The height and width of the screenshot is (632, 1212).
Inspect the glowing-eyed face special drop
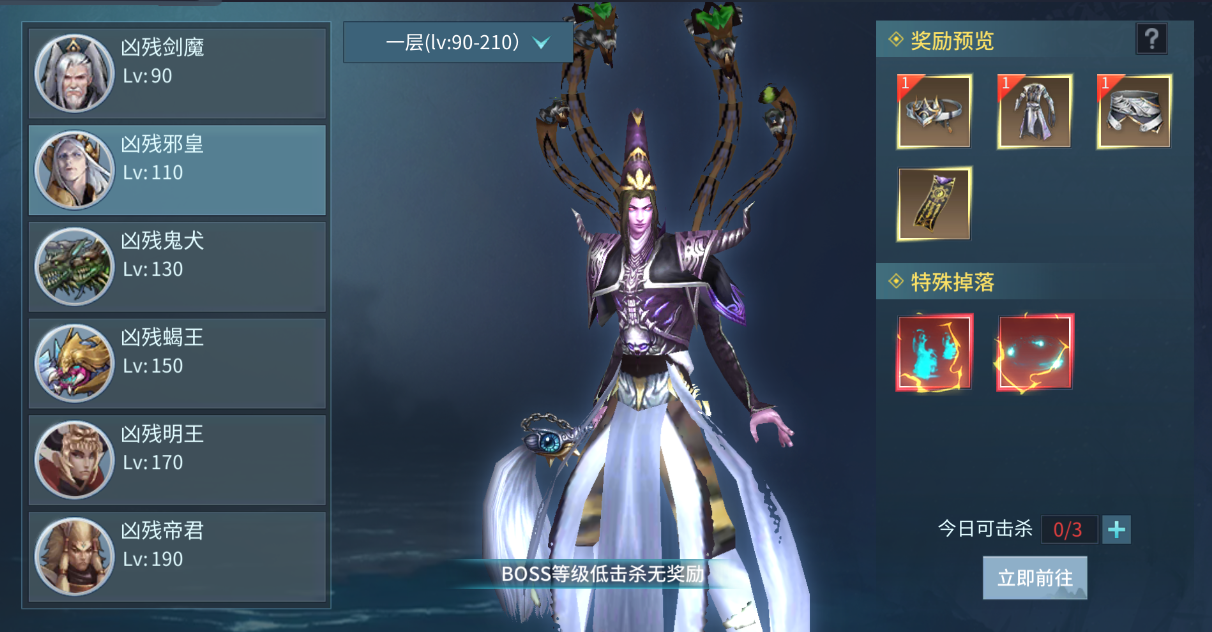[1034, 352]
